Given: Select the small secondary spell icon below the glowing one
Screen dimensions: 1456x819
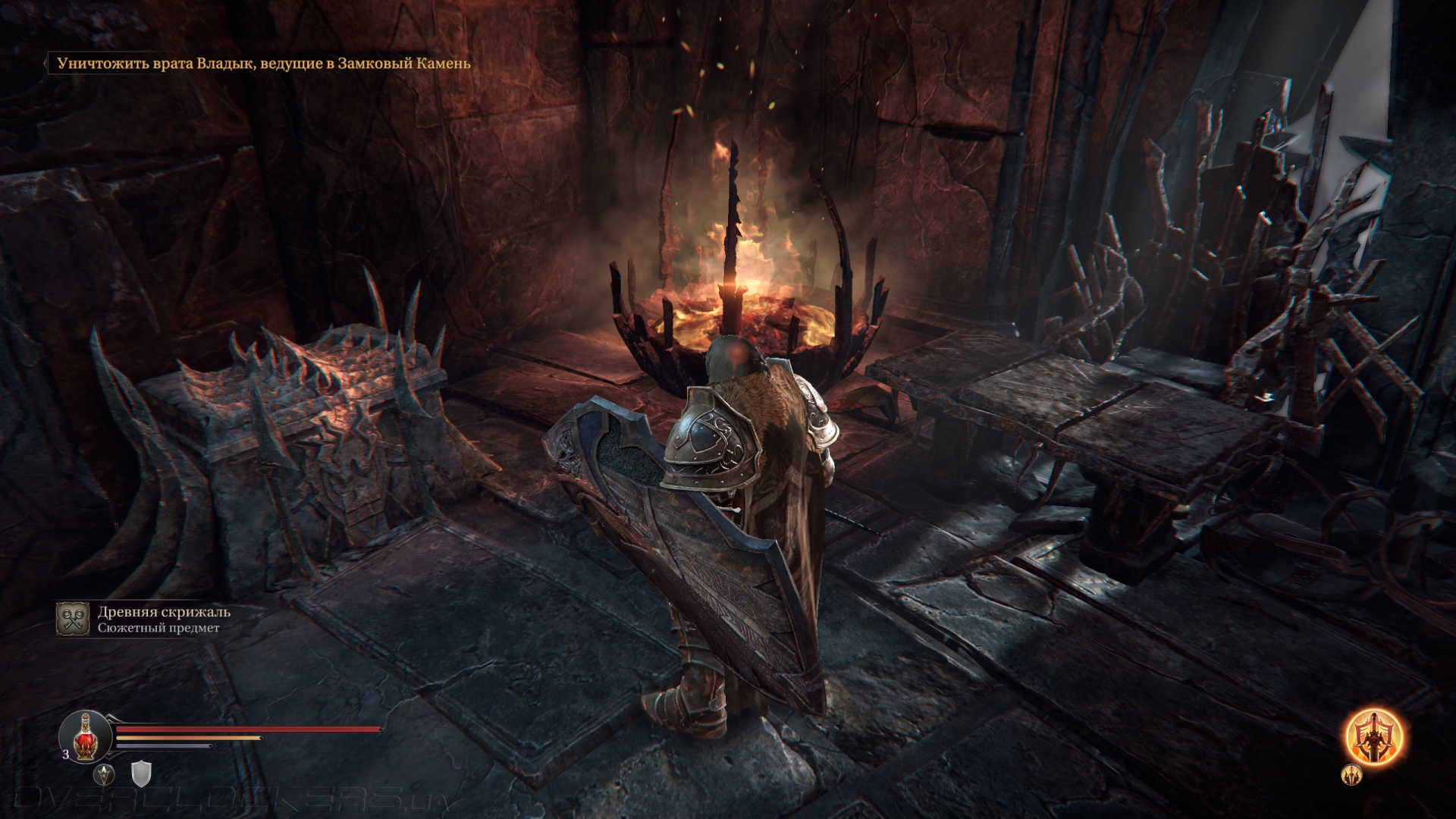Looking at the screenshot, I should pyautogui.click(x=1352, y=774).
